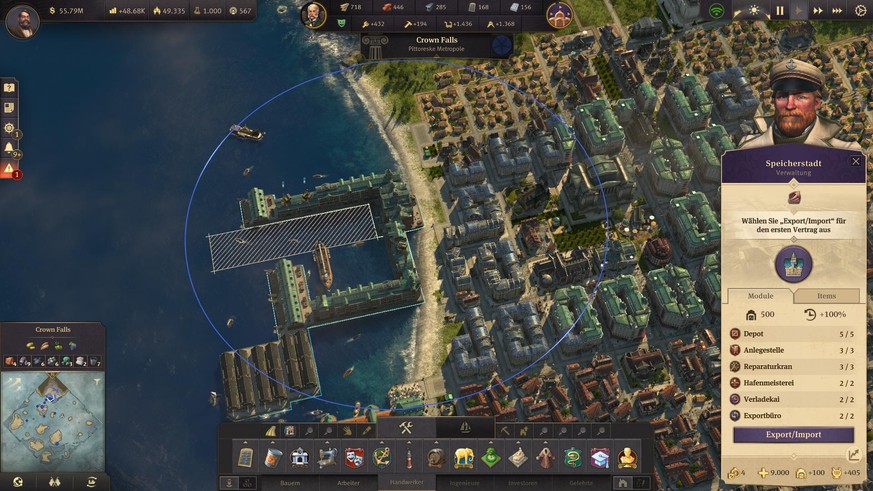
Task: Open the minimap of Crown Falls
Action: click(52, 410)
